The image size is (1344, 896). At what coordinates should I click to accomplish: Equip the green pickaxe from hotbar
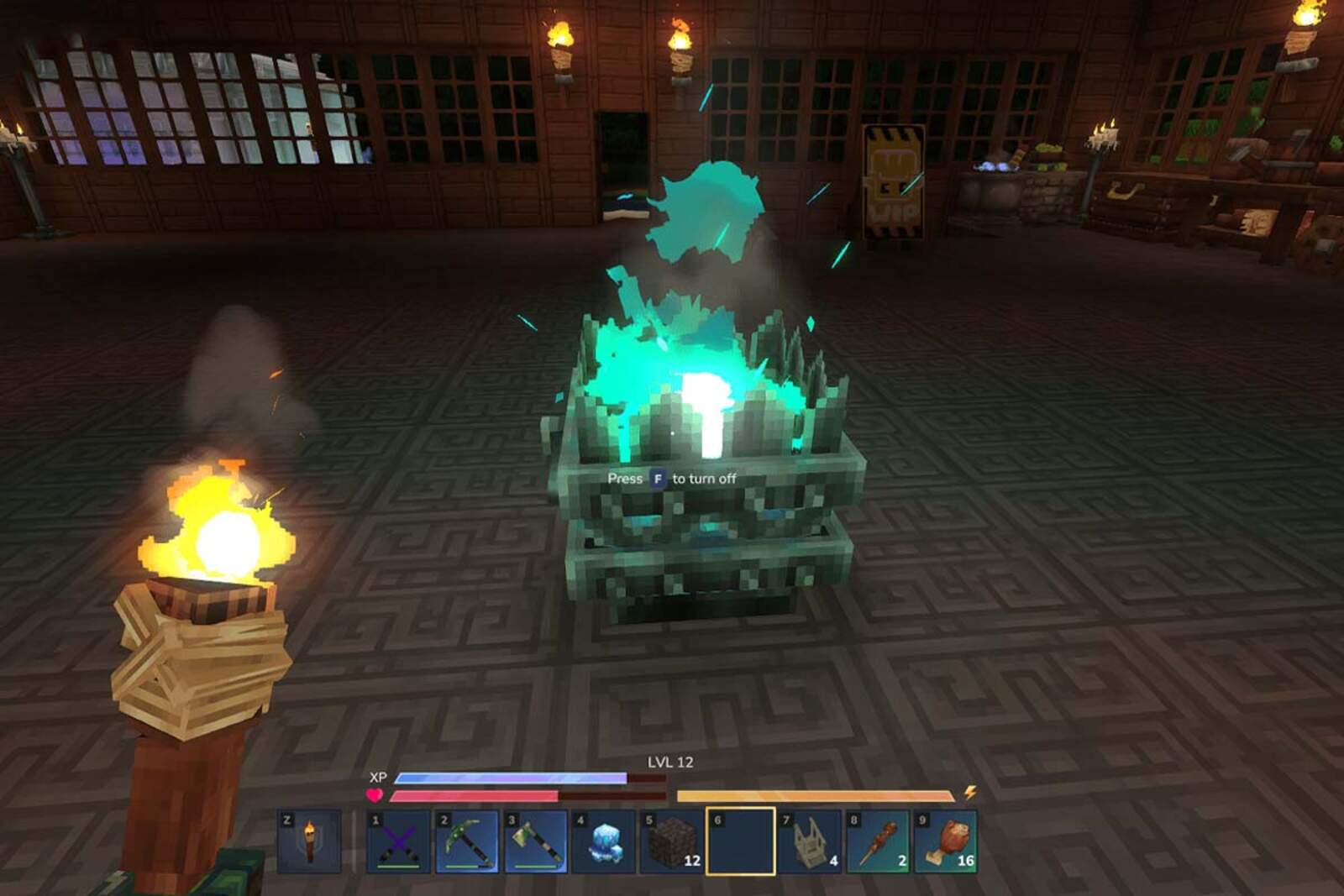click(x=467, y=841)
